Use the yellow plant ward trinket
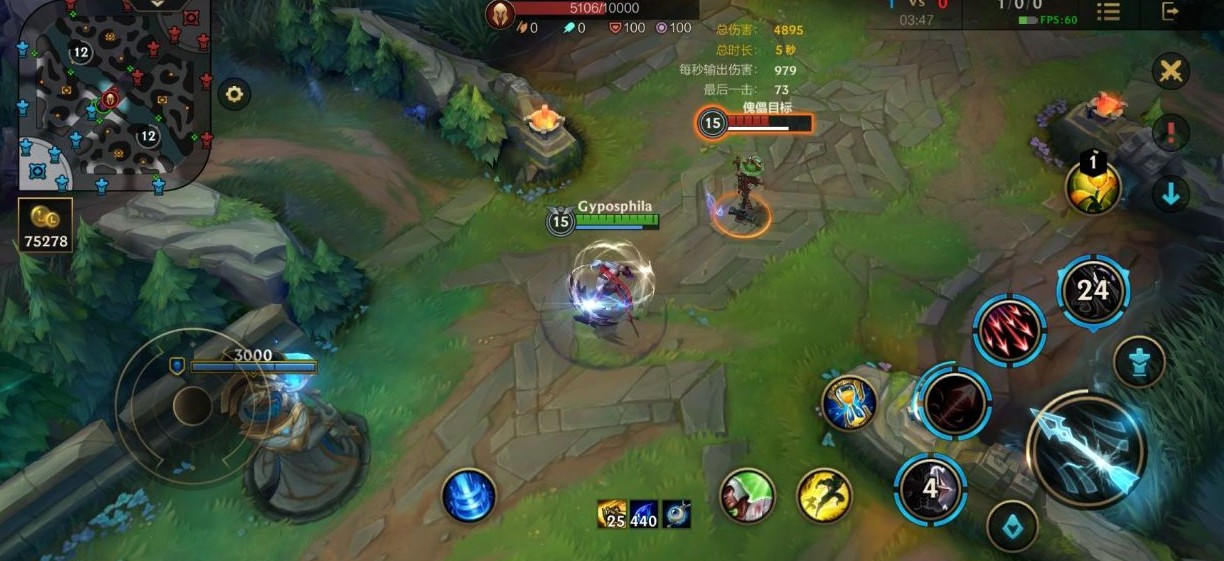Viewport: 1224px width, 561px height. pyautogui.click(x=1092, y=186)
